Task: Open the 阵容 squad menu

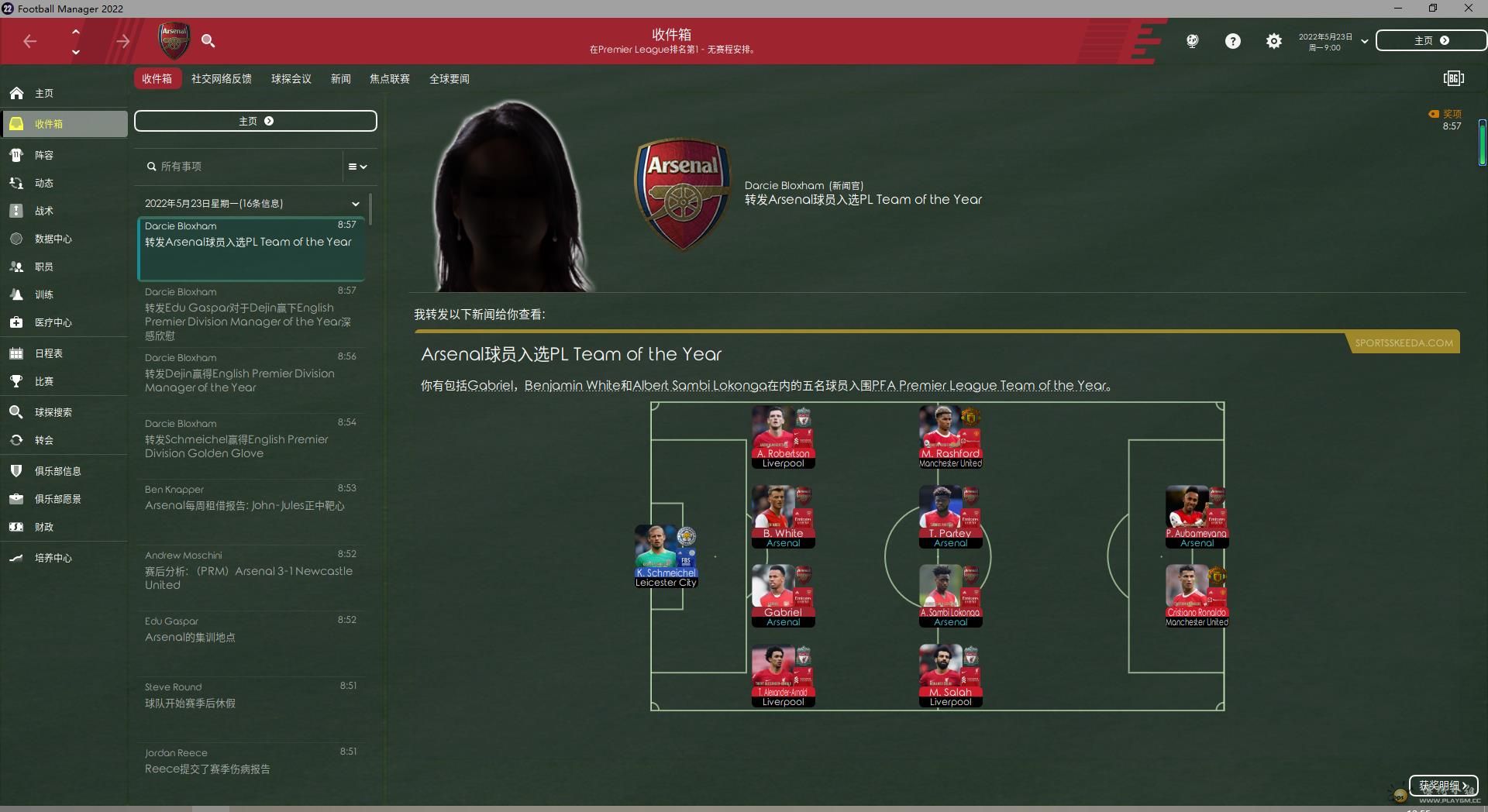Action: 44,155
